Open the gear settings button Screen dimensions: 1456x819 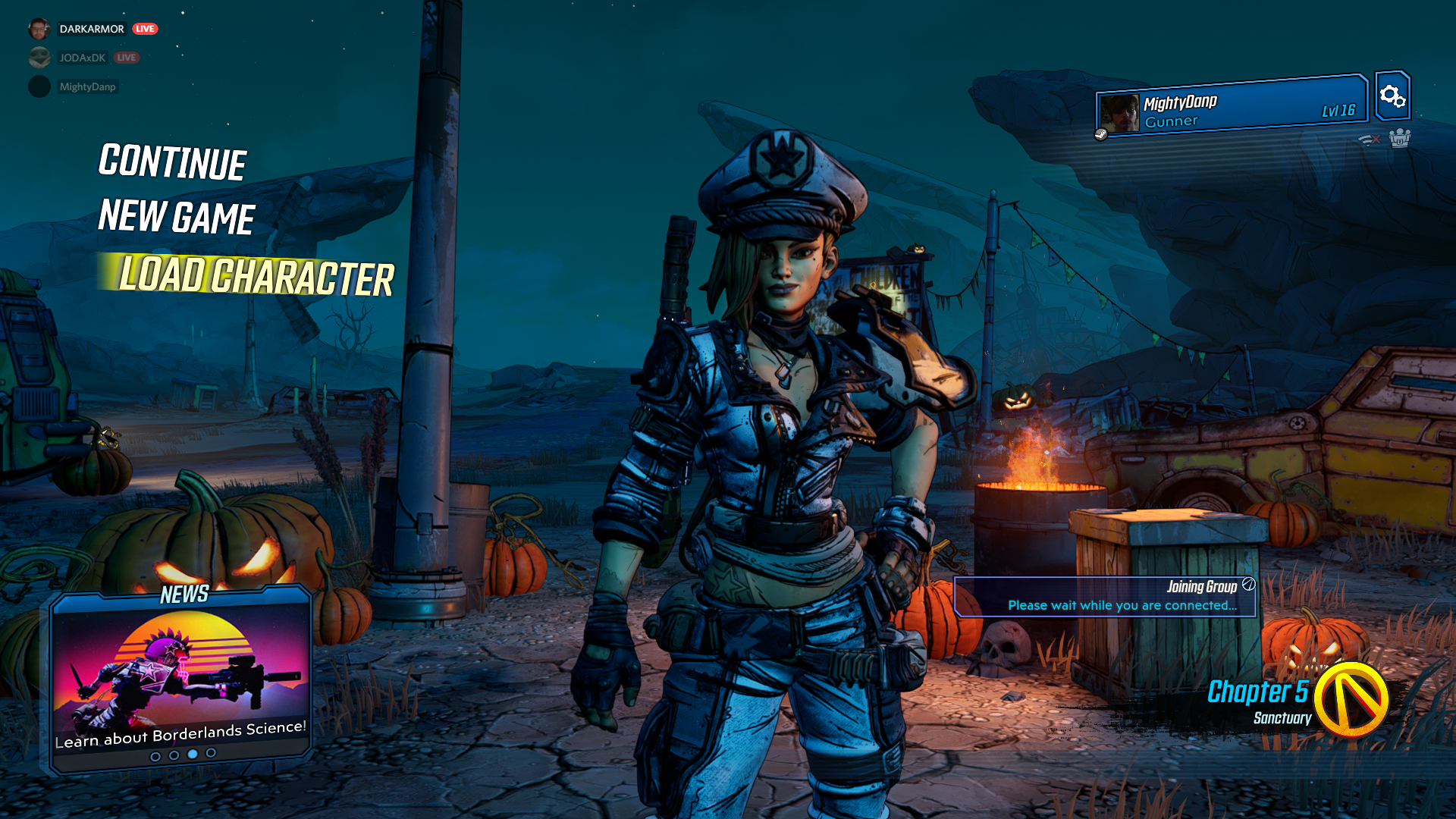pos(1392,96)
